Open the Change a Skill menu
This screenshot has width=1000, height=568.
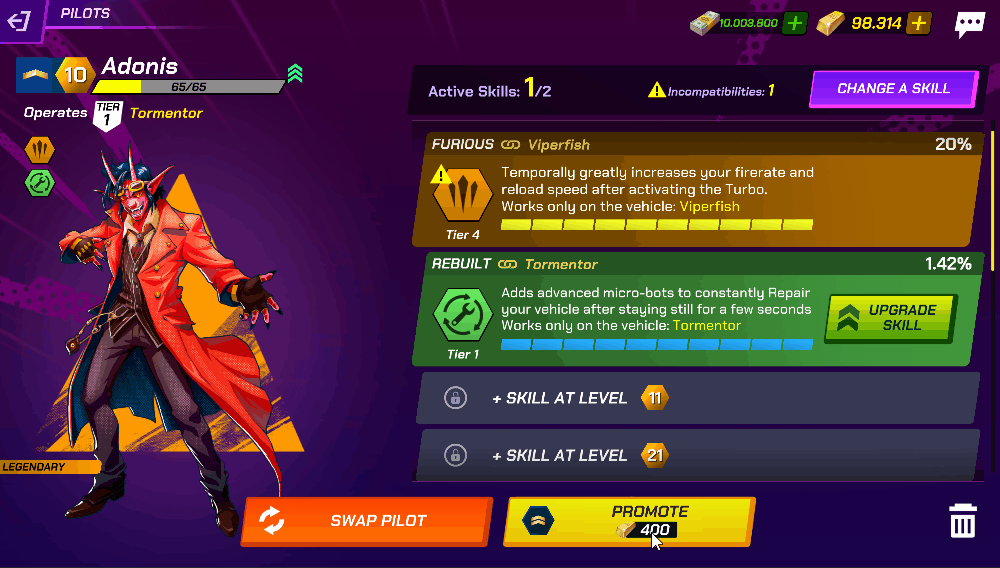coord(893,88)
